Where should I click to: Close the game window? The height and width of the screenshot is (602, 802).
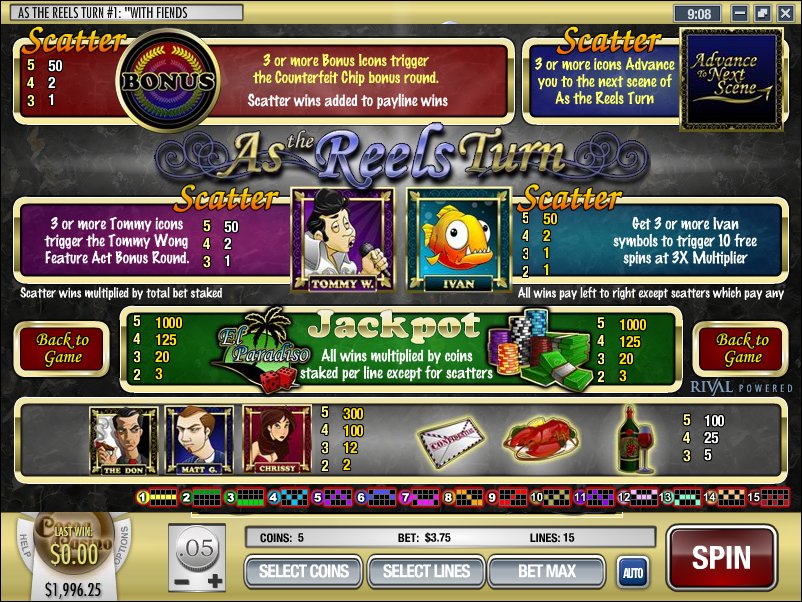783,14
